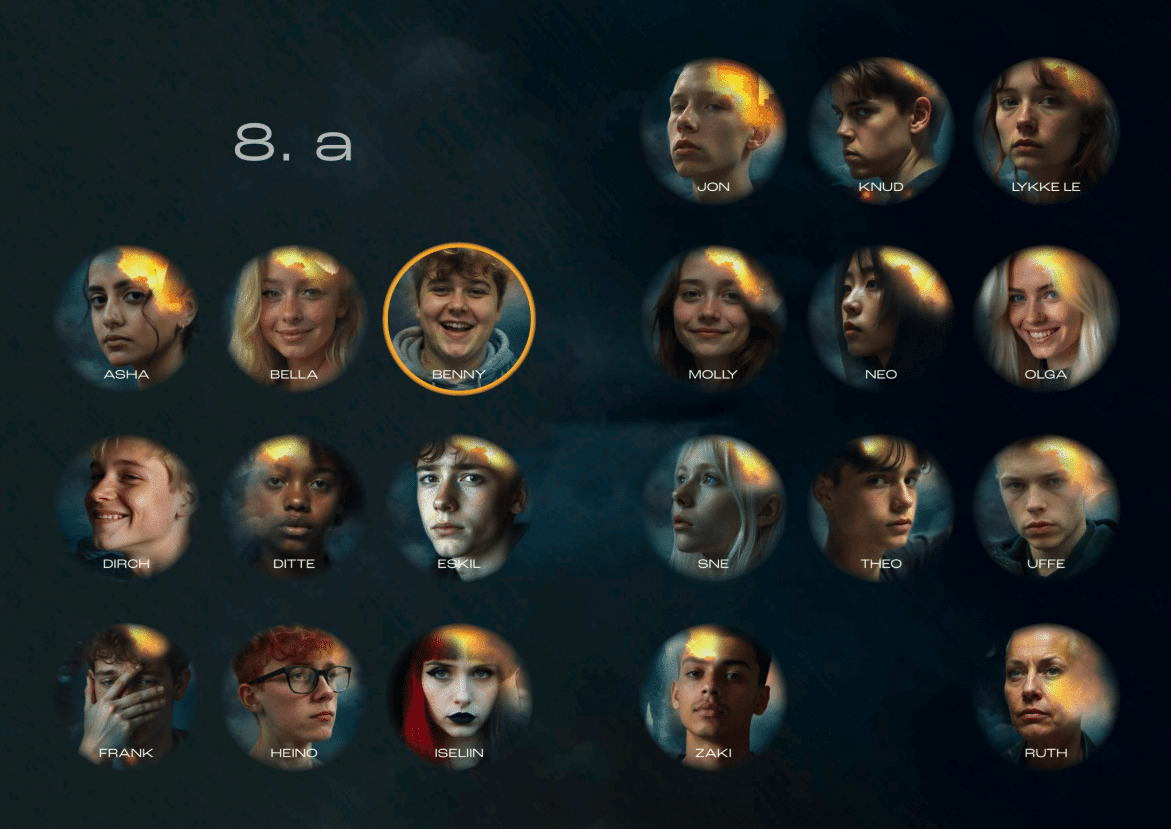This screenshot has width=1171, height=829.
Task: Select Jon's portrait
Action: [x=713, y=128]
